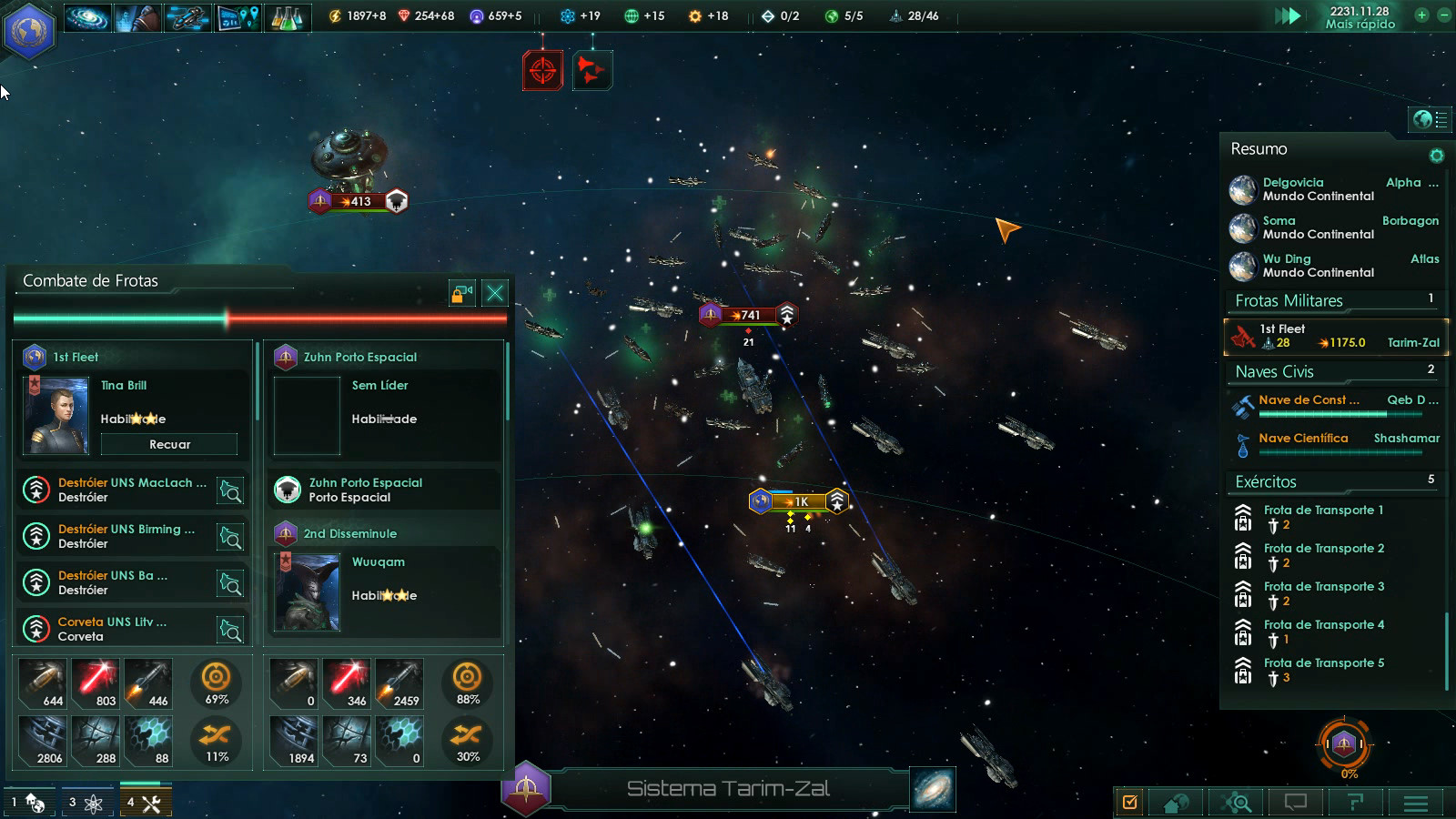
Task: Open the empire emblem in top-left corner
Action: click(30, 28)
